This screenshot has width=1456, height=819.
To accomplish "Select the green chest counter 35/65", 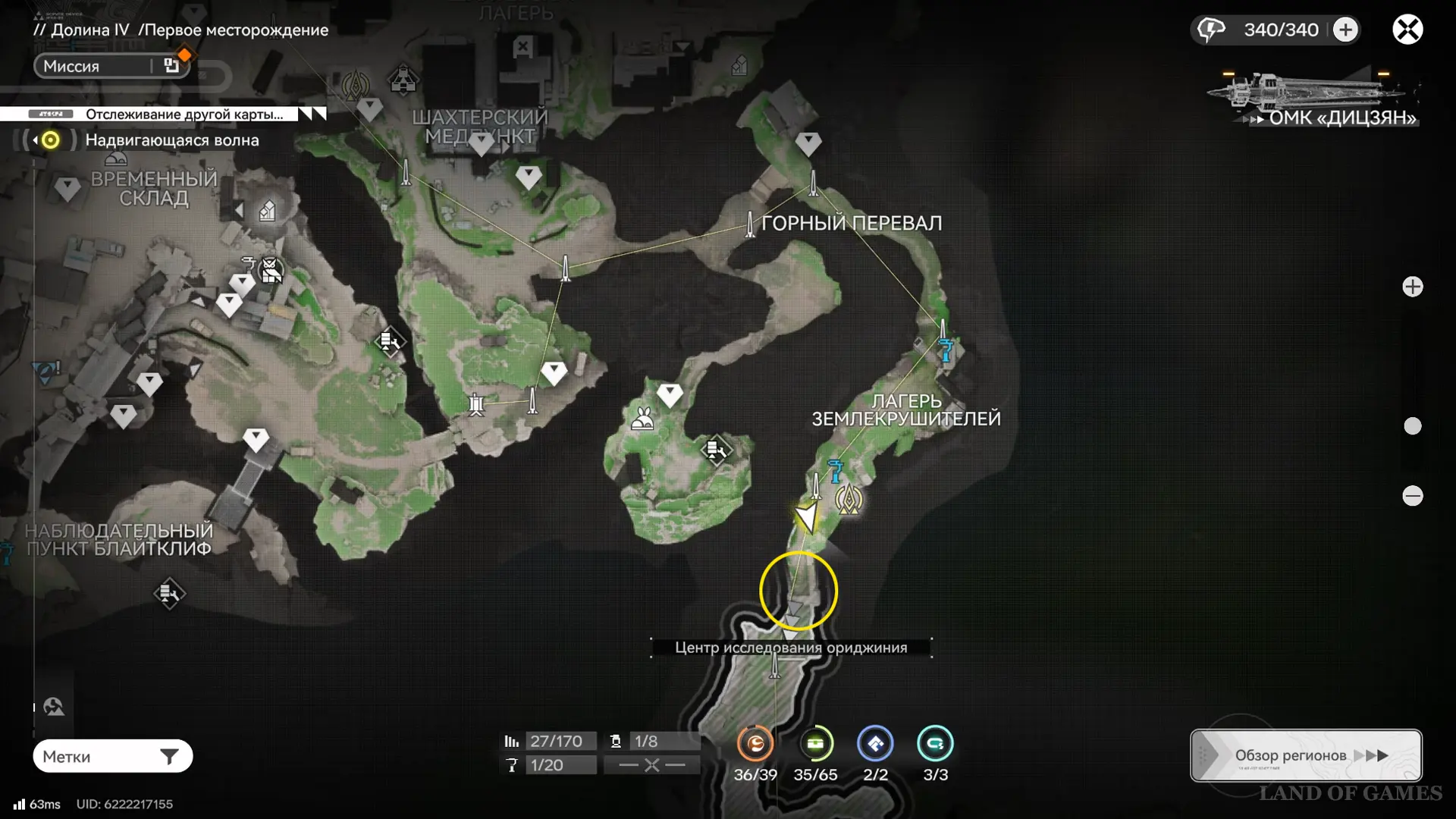I will coord(815,744).
